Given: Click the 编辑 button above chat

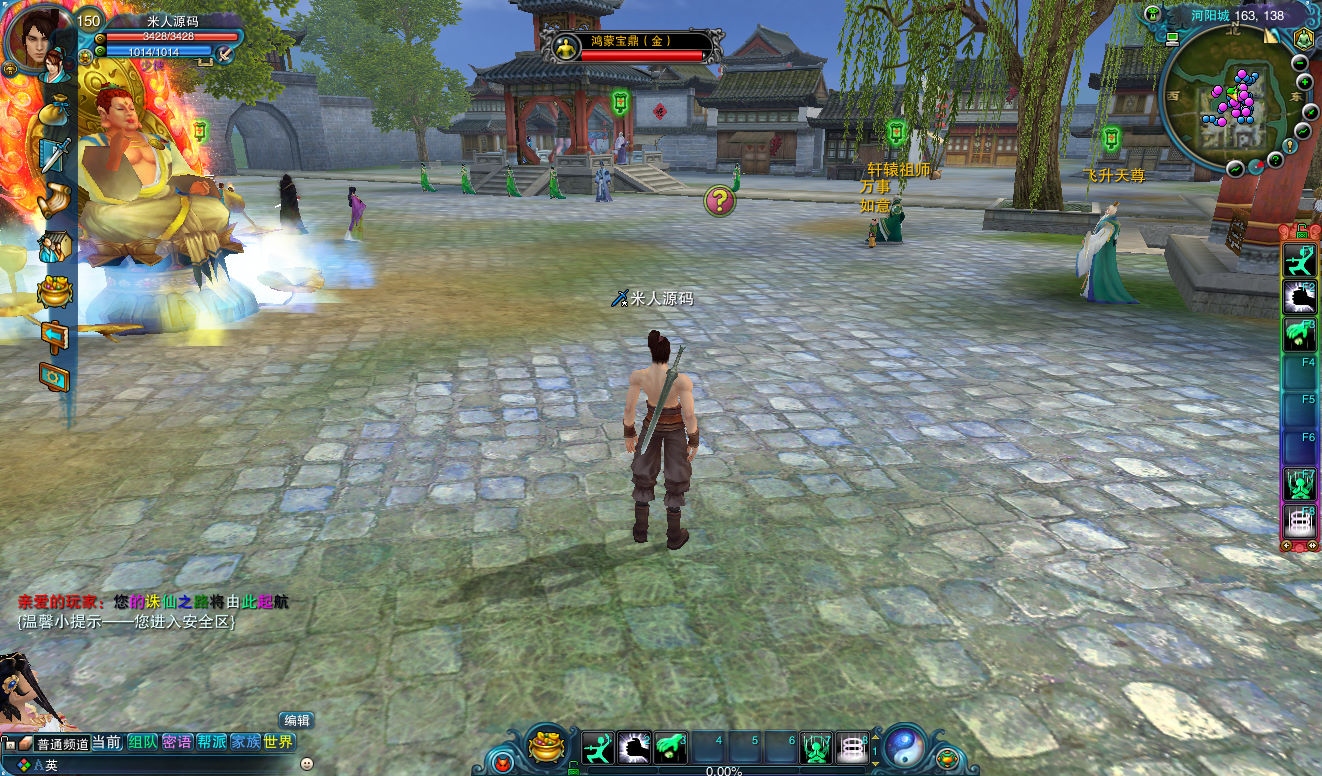Looking at the screenshot, I should pyautogui.click(x=297, y=720).
